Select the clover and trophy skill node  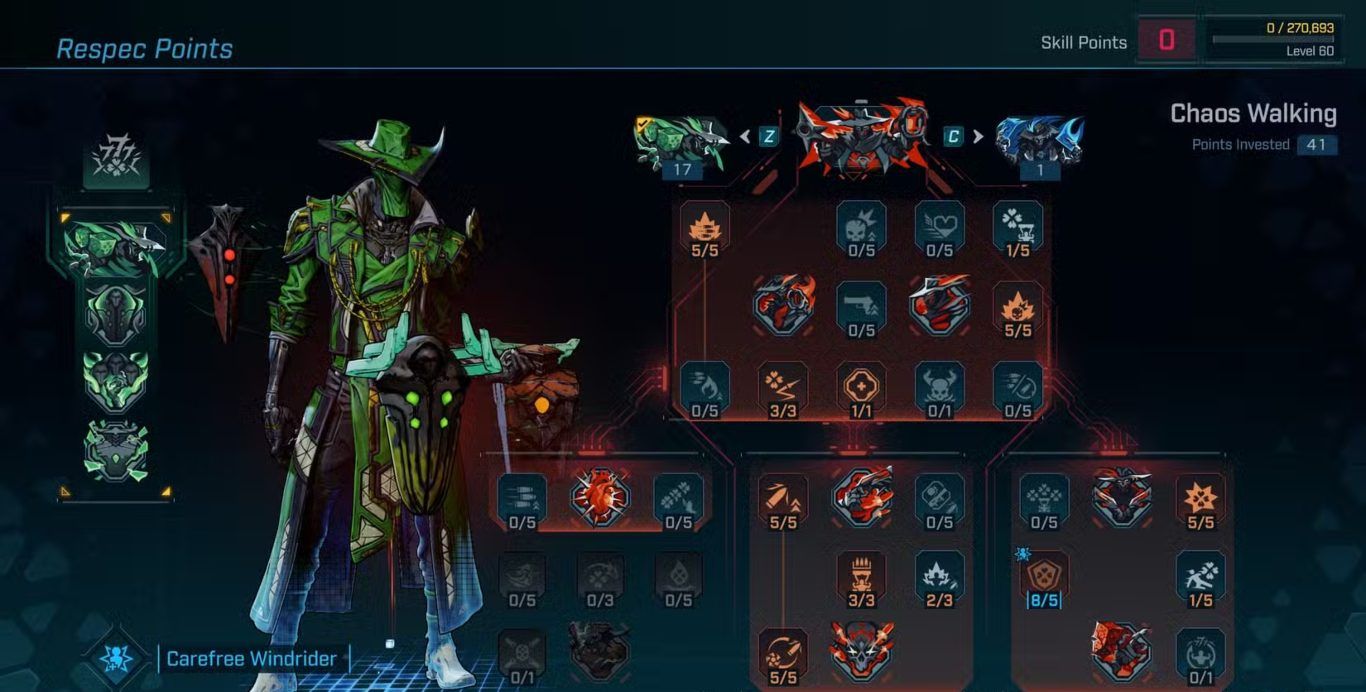click(1018, 225)
